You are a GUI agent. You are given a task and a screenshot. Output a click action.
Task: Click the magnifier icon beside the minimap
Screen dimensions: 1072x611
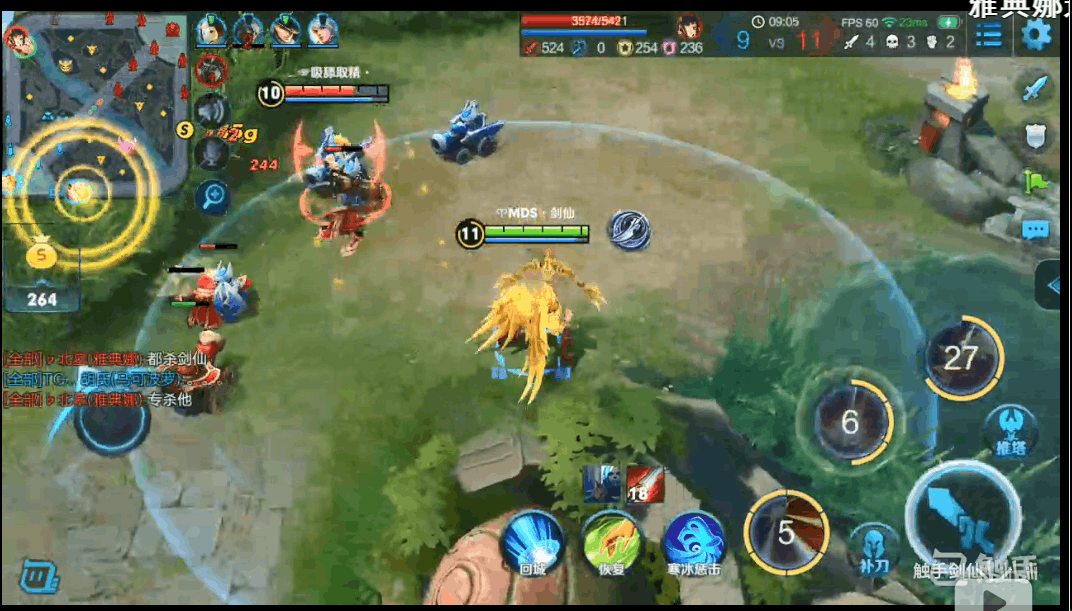[212, 196]
